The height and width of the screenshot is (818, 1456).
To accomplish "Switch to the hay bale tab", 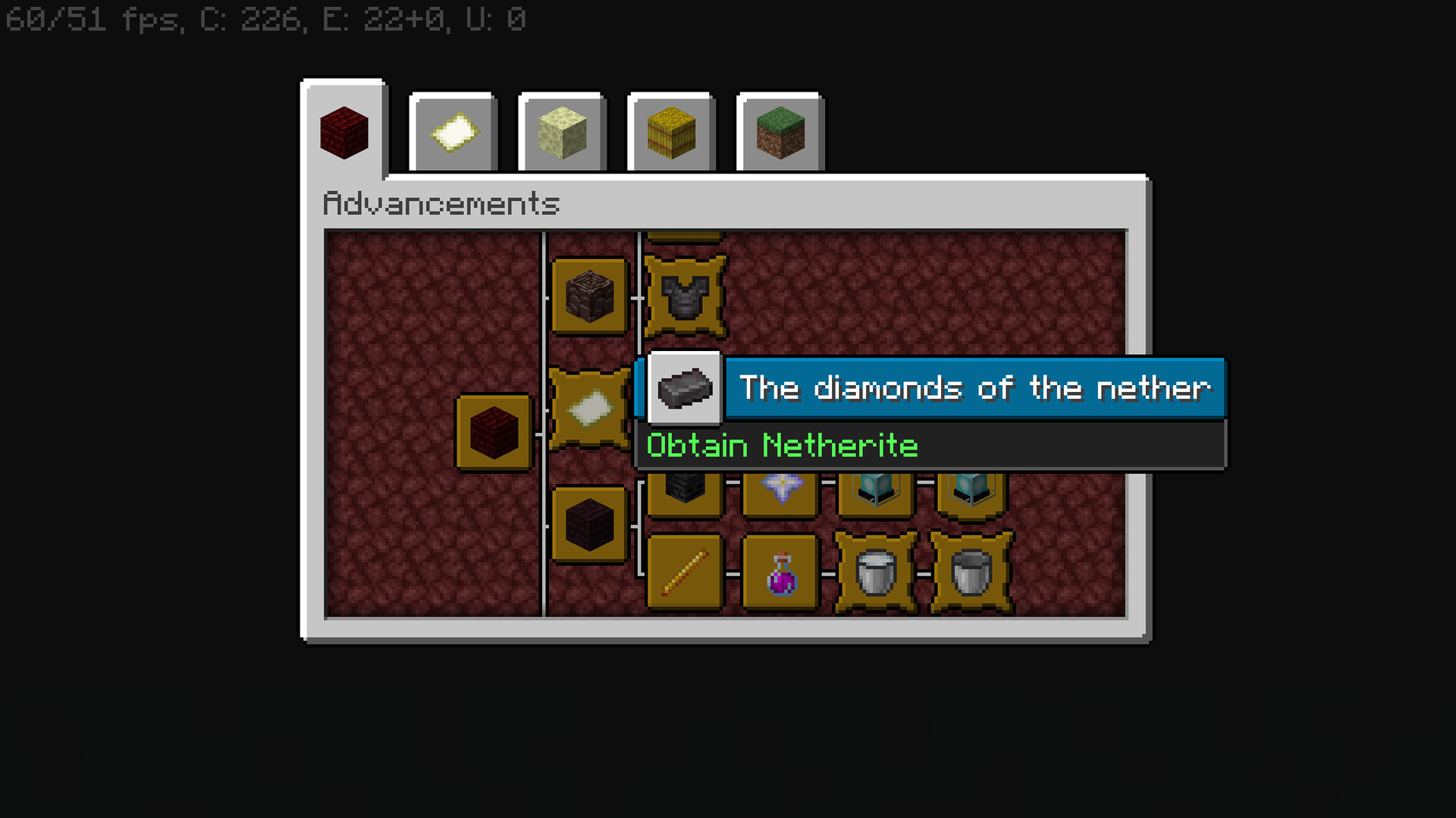I will point(672,133).
